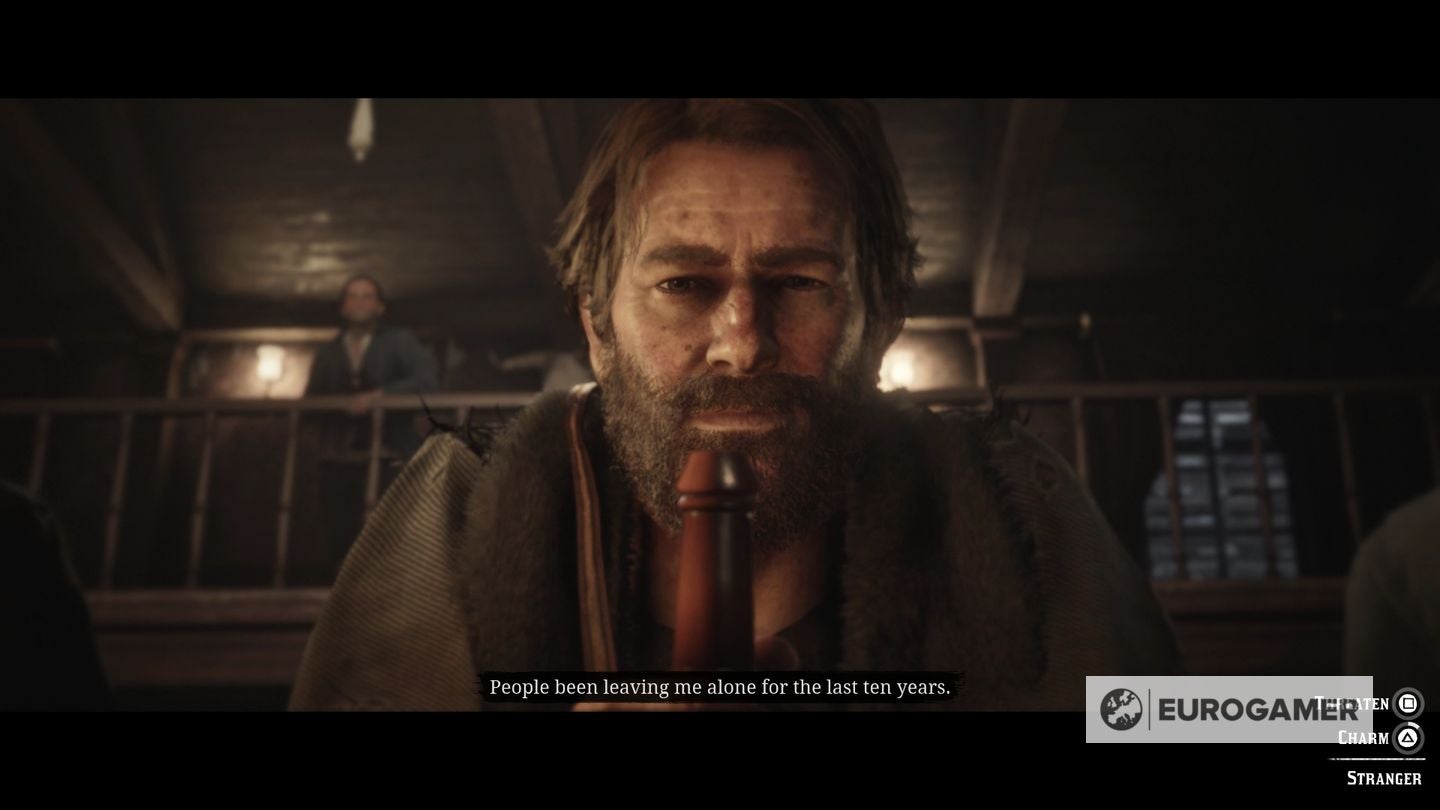1440x810 pixels.
Task: Click the PlayStation triangle symbol inside its ring
Action: point(1410,737)
